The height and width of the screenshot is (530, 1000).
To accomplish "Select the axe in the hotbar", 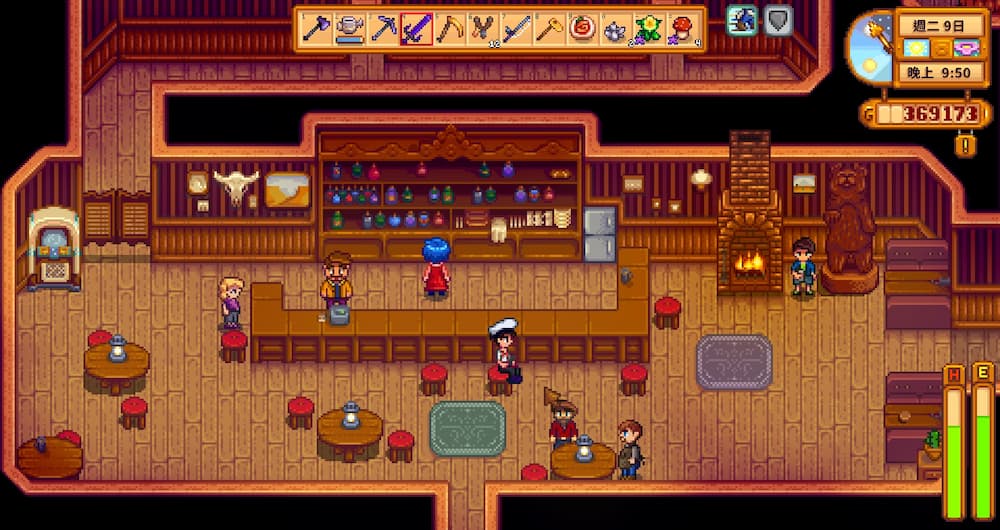I will tap(317, 28).
